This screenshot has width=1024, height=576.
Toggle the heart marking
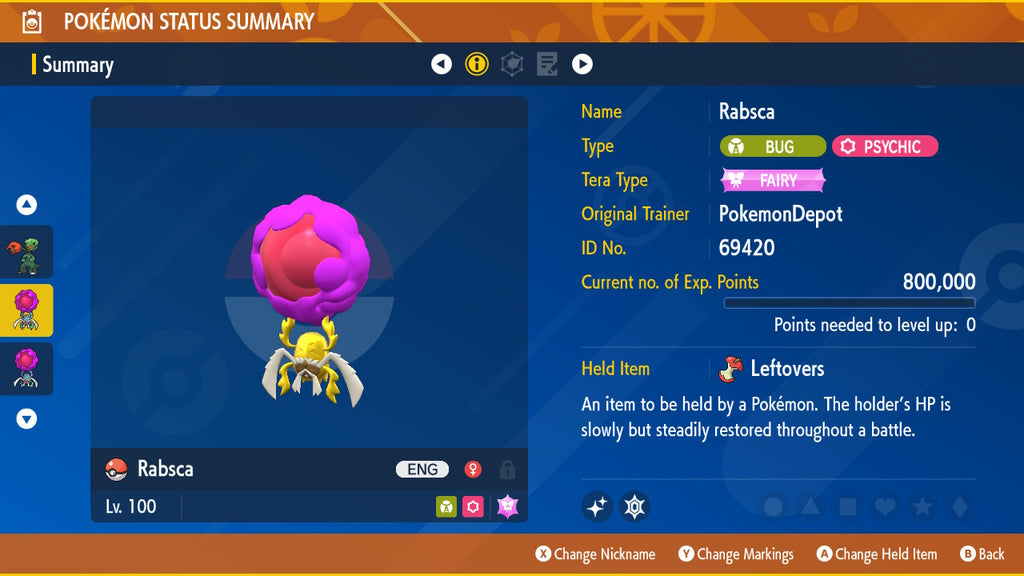tap(885, 507)
